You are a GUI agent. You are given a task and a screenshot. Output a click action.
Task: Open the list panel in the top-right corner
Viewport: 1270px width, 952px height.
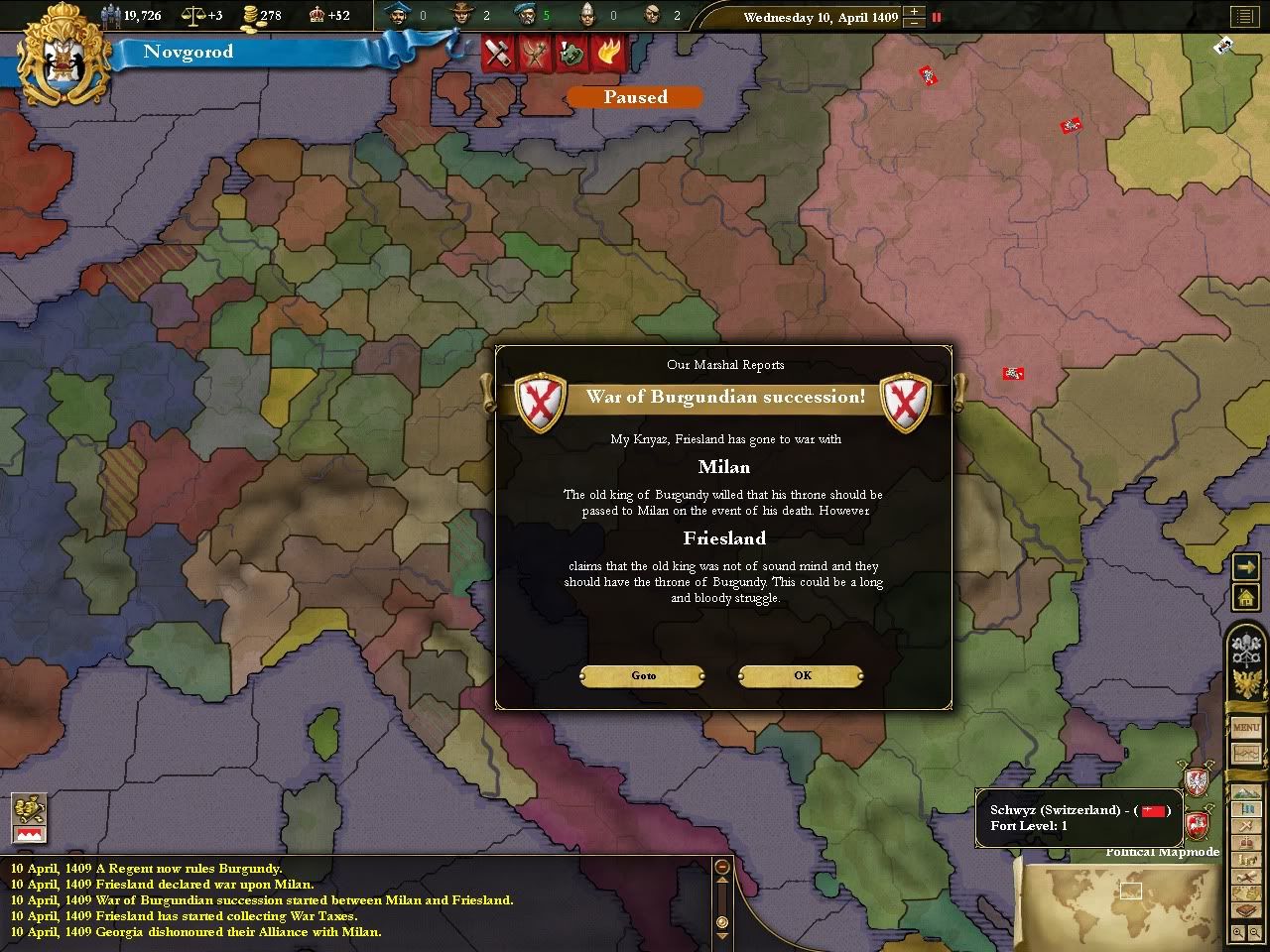pyautogui.click(x=1243, y=16)
